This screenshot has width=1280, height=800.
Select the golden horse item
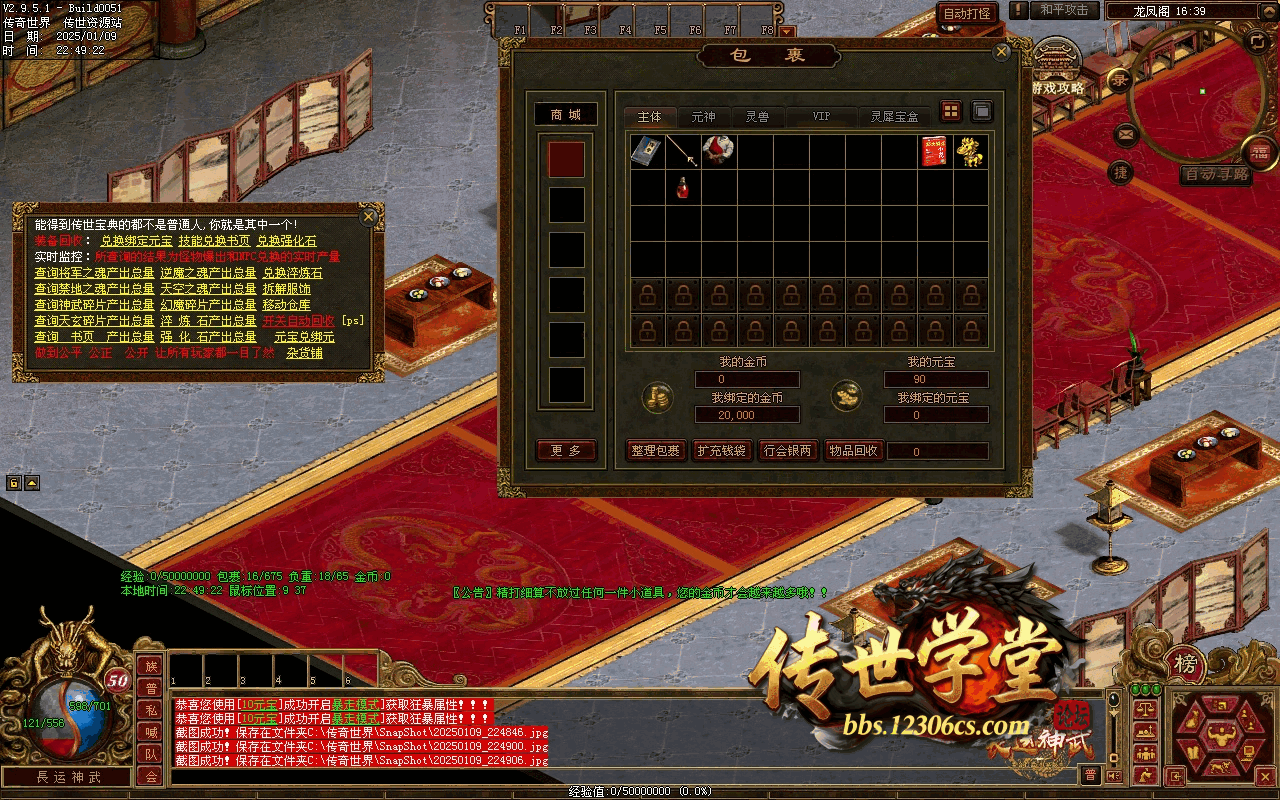970,151
